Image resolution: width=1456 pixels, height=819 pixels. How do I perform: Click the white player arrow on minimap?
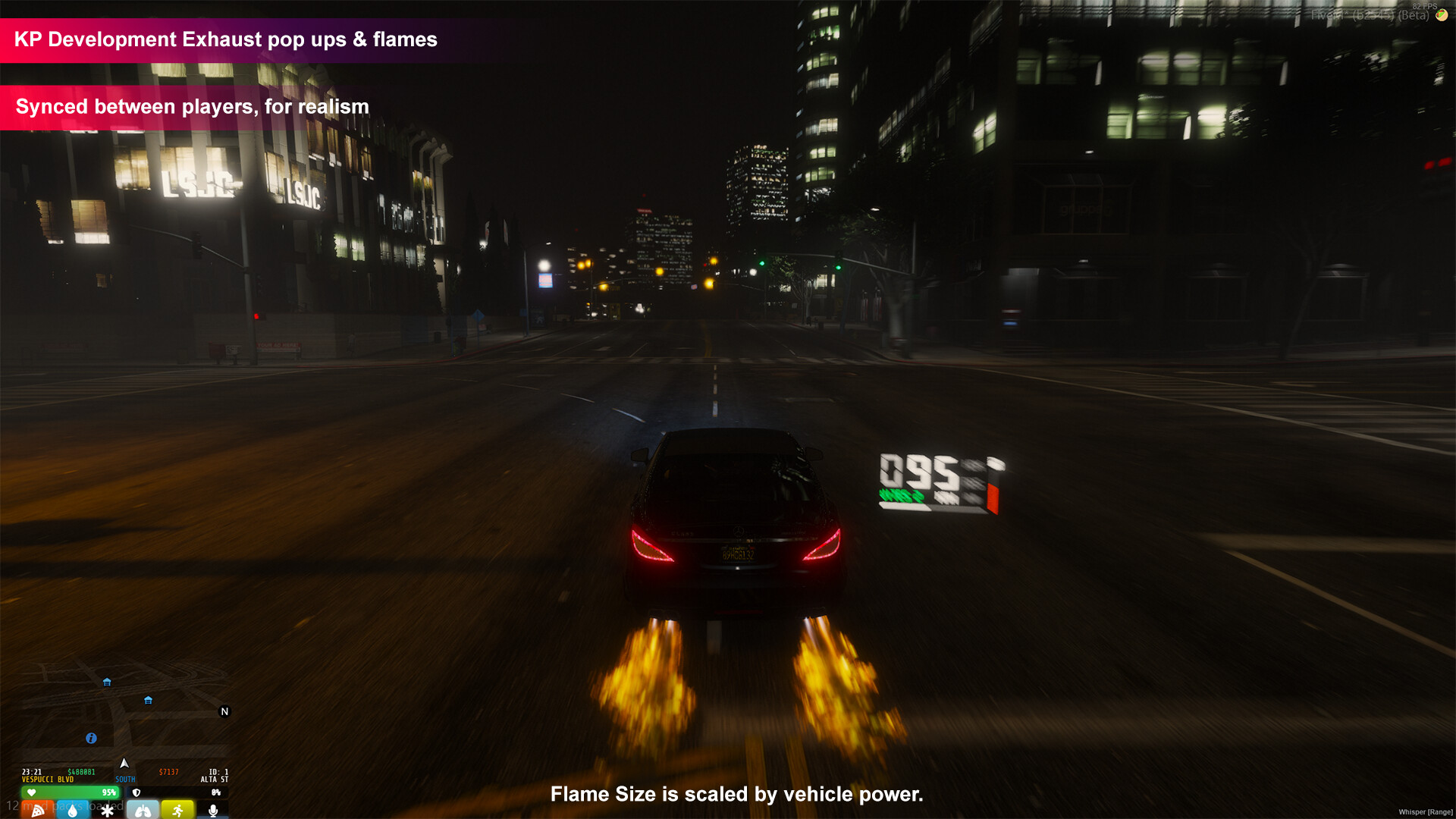[x=124, y=763]
